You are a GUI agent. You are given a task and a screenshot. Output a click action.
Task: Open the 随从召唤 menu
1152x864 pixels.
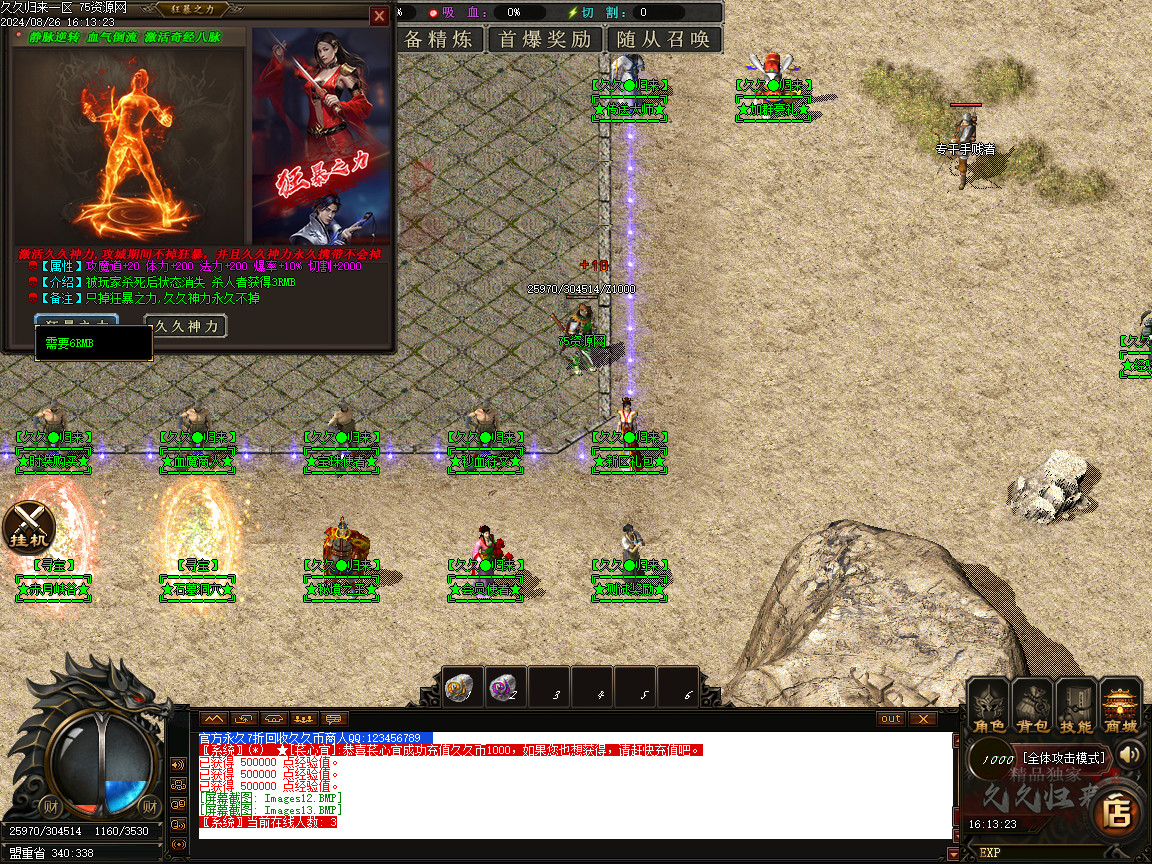[663, 39]
